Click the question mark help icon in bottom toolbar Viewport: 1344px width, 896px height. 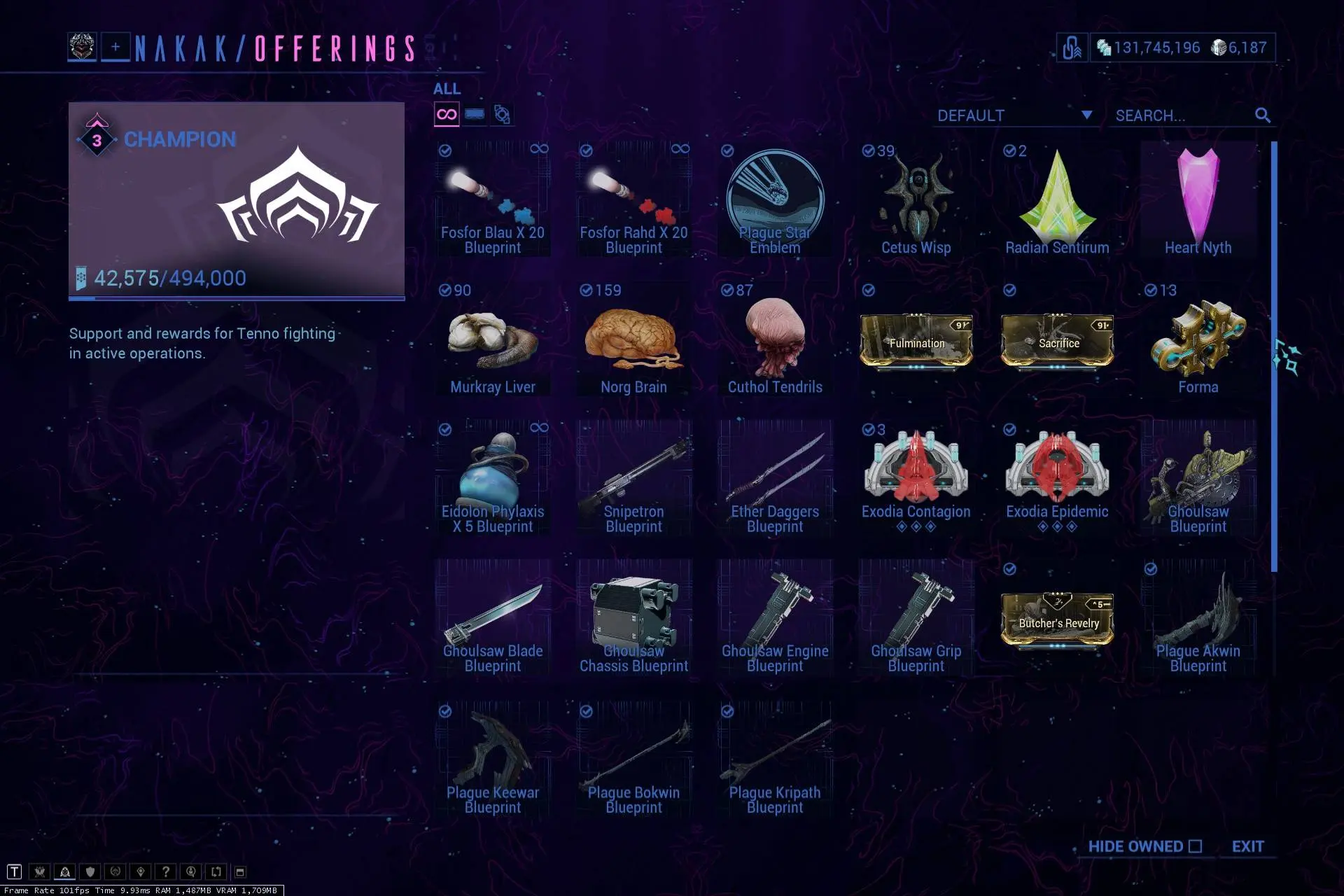(x=166, y=871)
